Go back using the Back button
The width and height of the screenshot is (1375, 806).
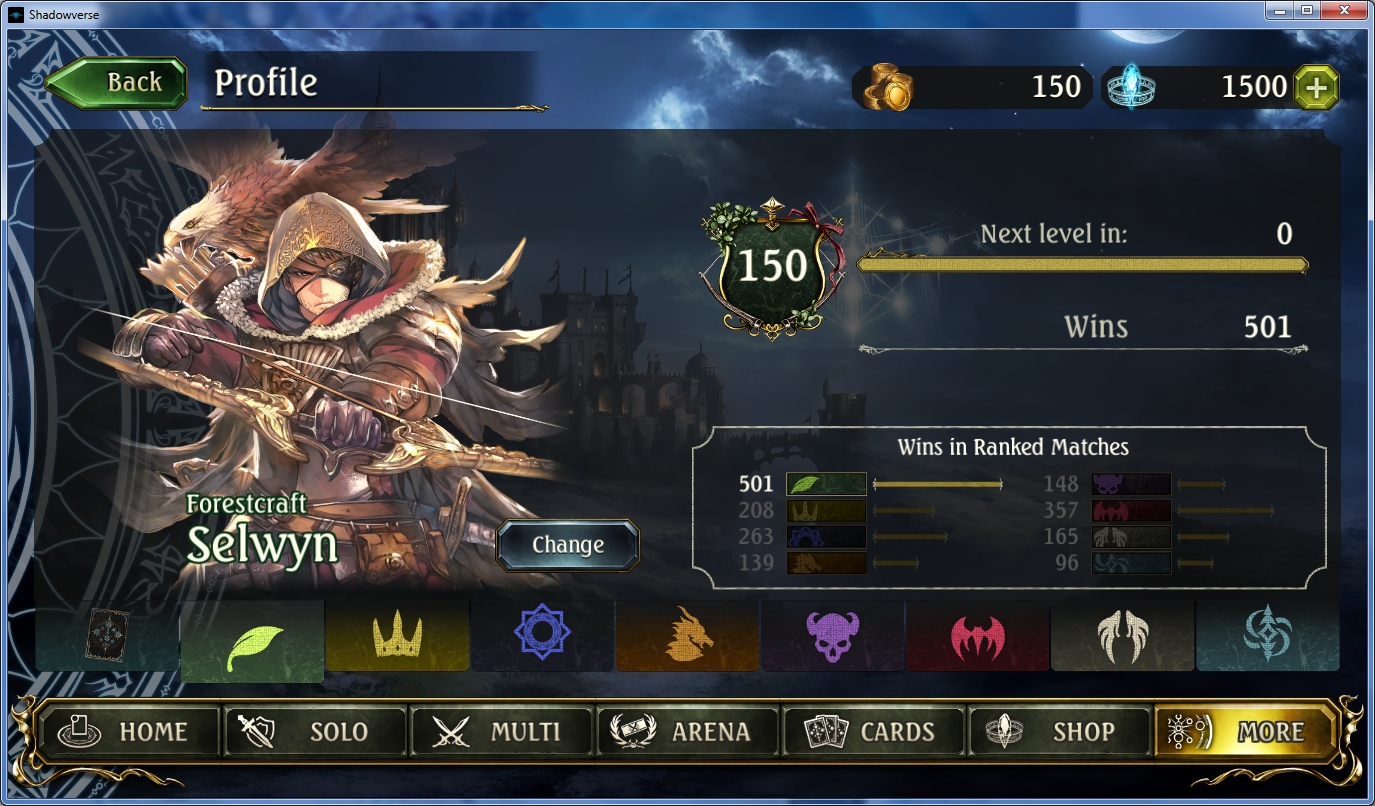tap(118, 83)
